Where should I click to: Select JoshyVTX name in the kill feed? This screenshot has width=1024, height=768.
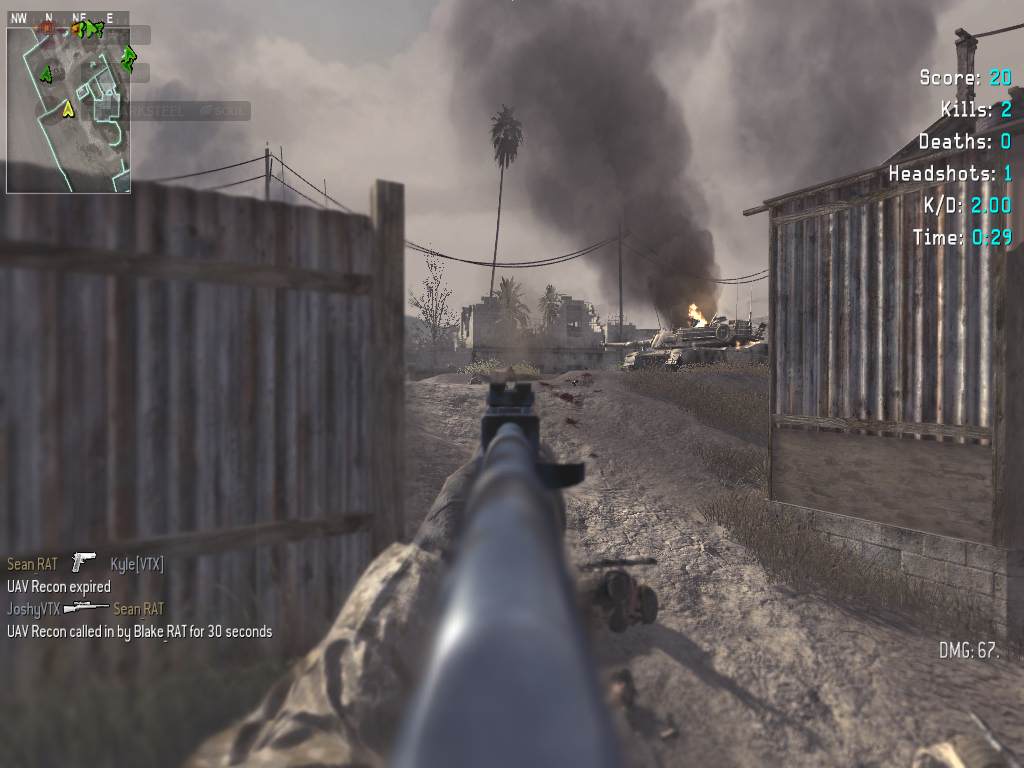(33, 608)
